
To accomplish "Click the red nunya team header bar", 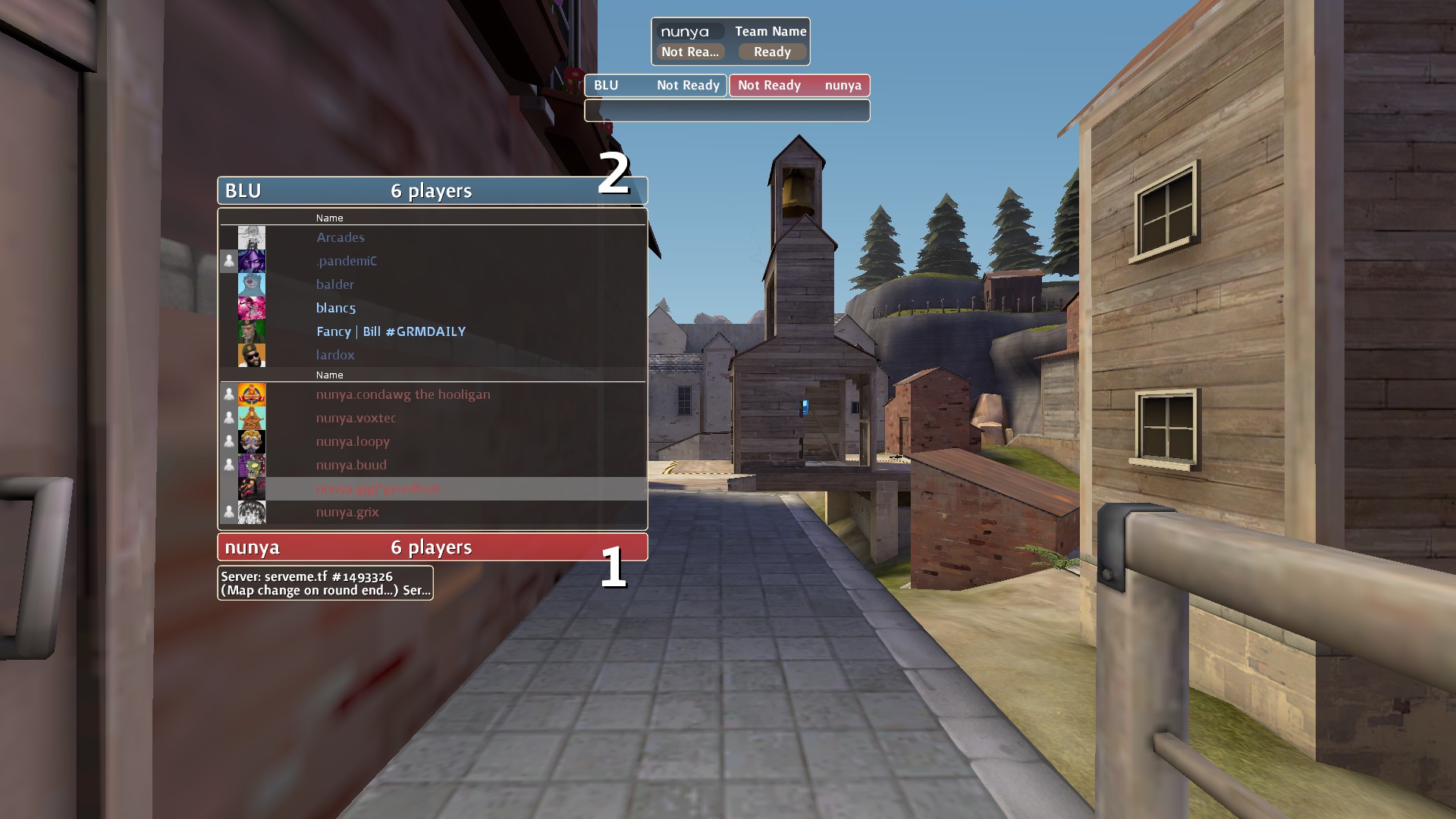I will 432,547.
